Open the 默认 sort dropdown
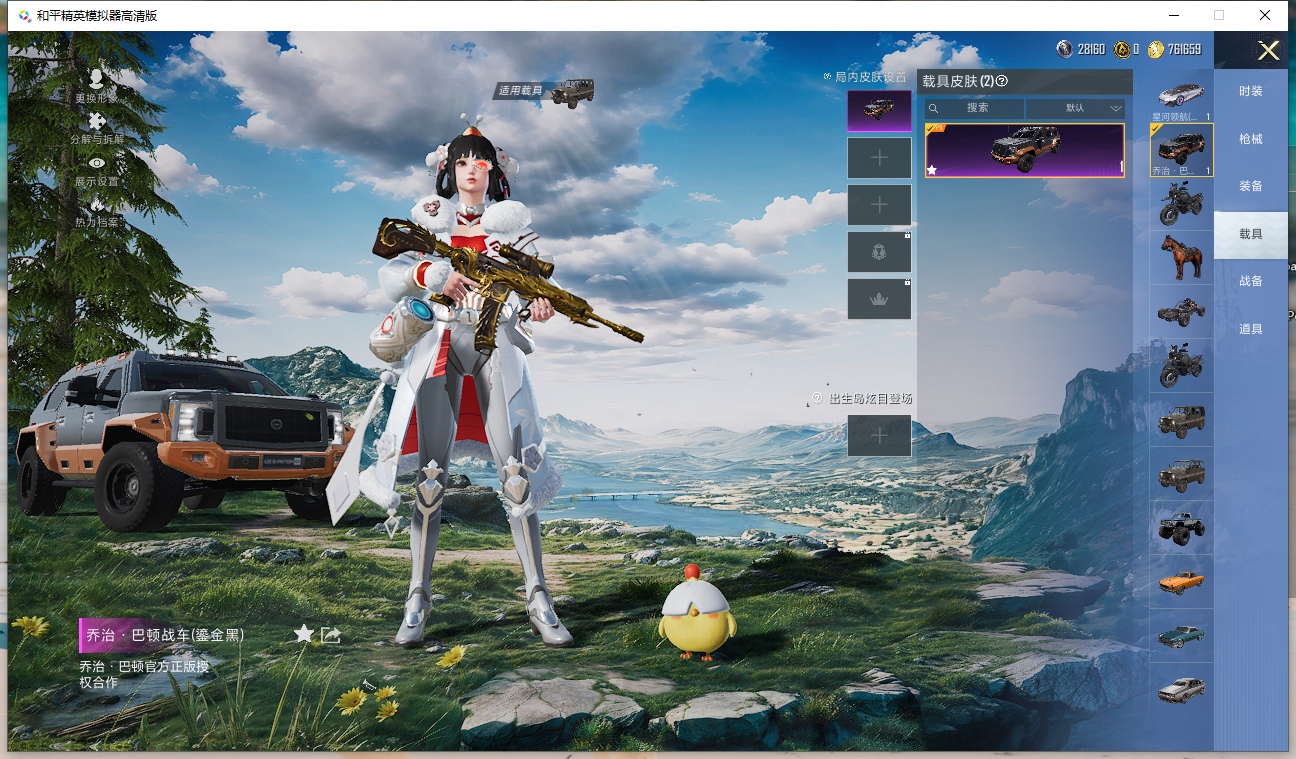 point(1076,108)
